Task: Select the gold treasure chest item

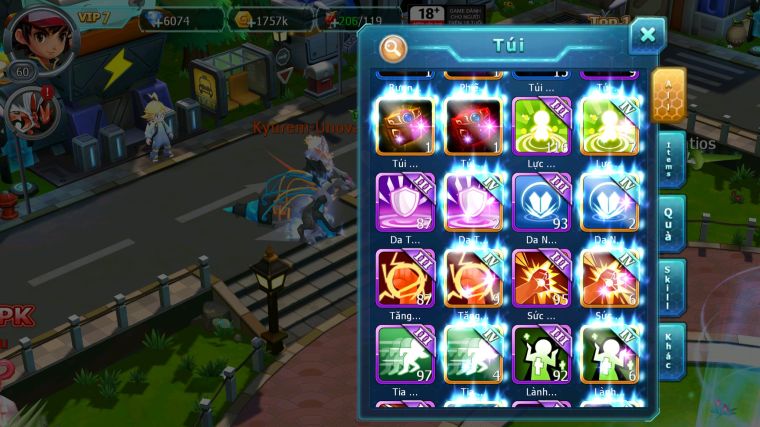Action: point(404,126)
